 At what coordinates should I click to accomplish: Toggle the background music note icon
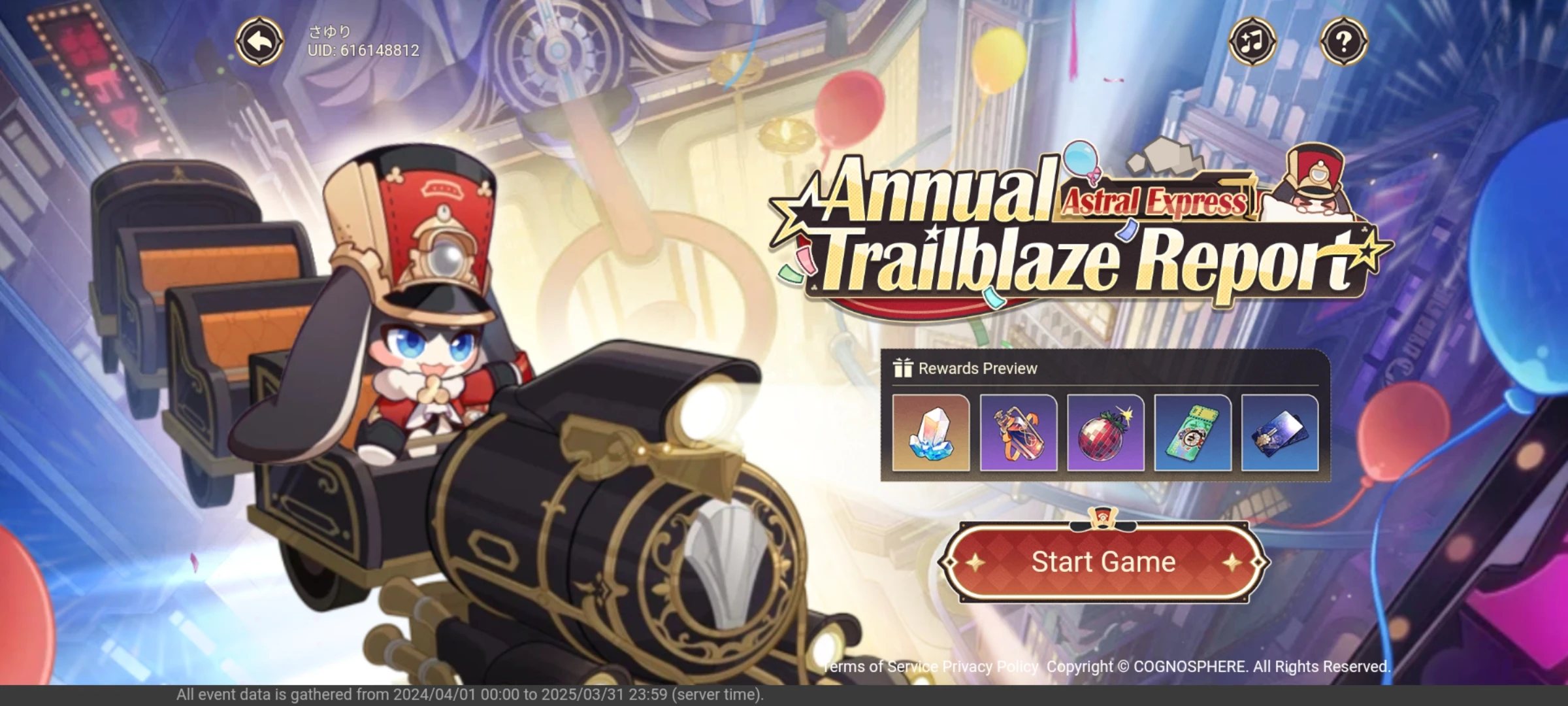[1252, 41]
